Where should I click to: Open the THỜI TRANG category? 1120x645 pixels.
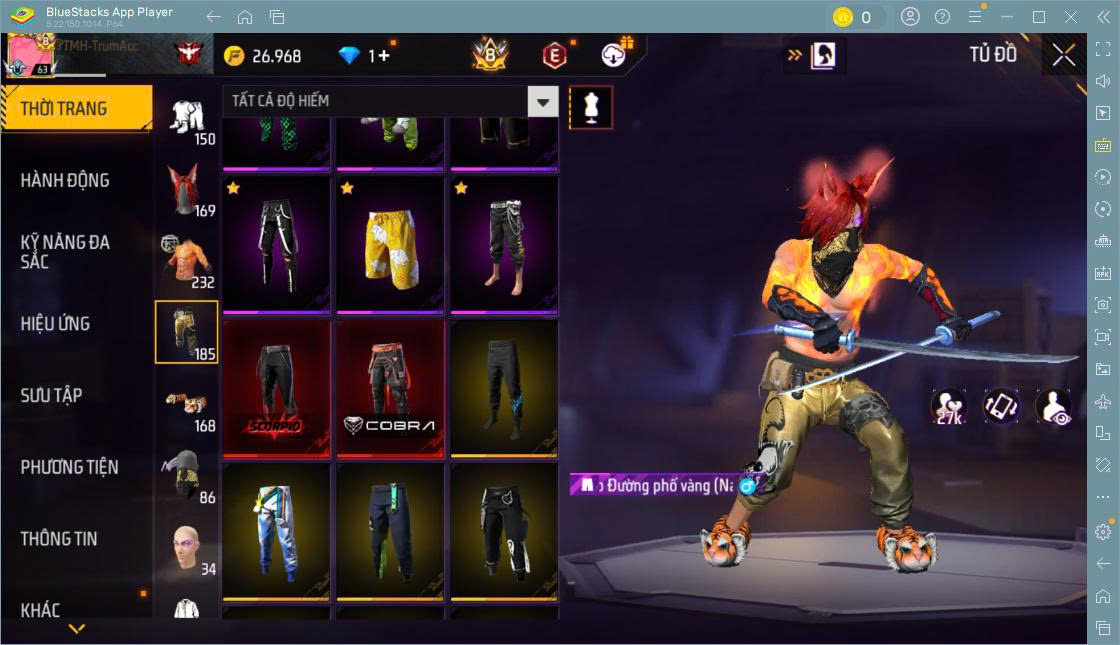(76, 109)
